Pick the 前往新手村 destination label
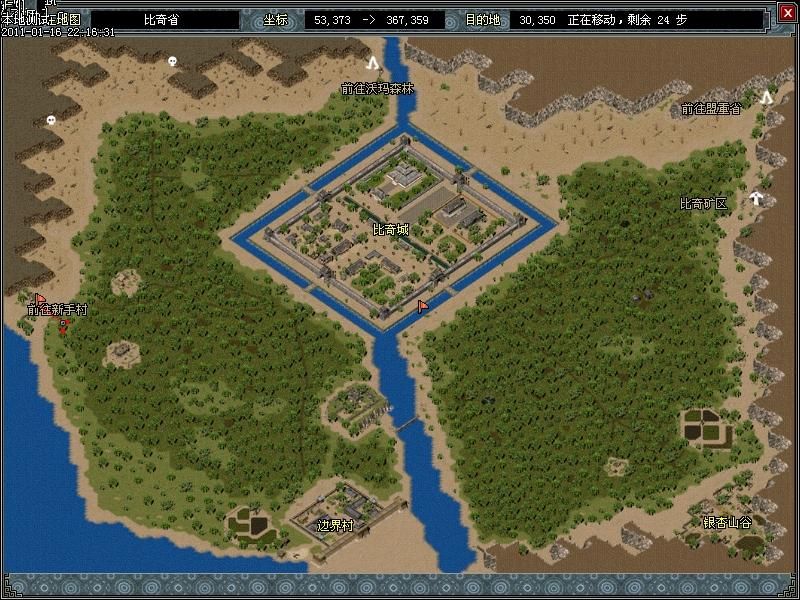This screenshot has height=600, width=800. pos(57,310)
